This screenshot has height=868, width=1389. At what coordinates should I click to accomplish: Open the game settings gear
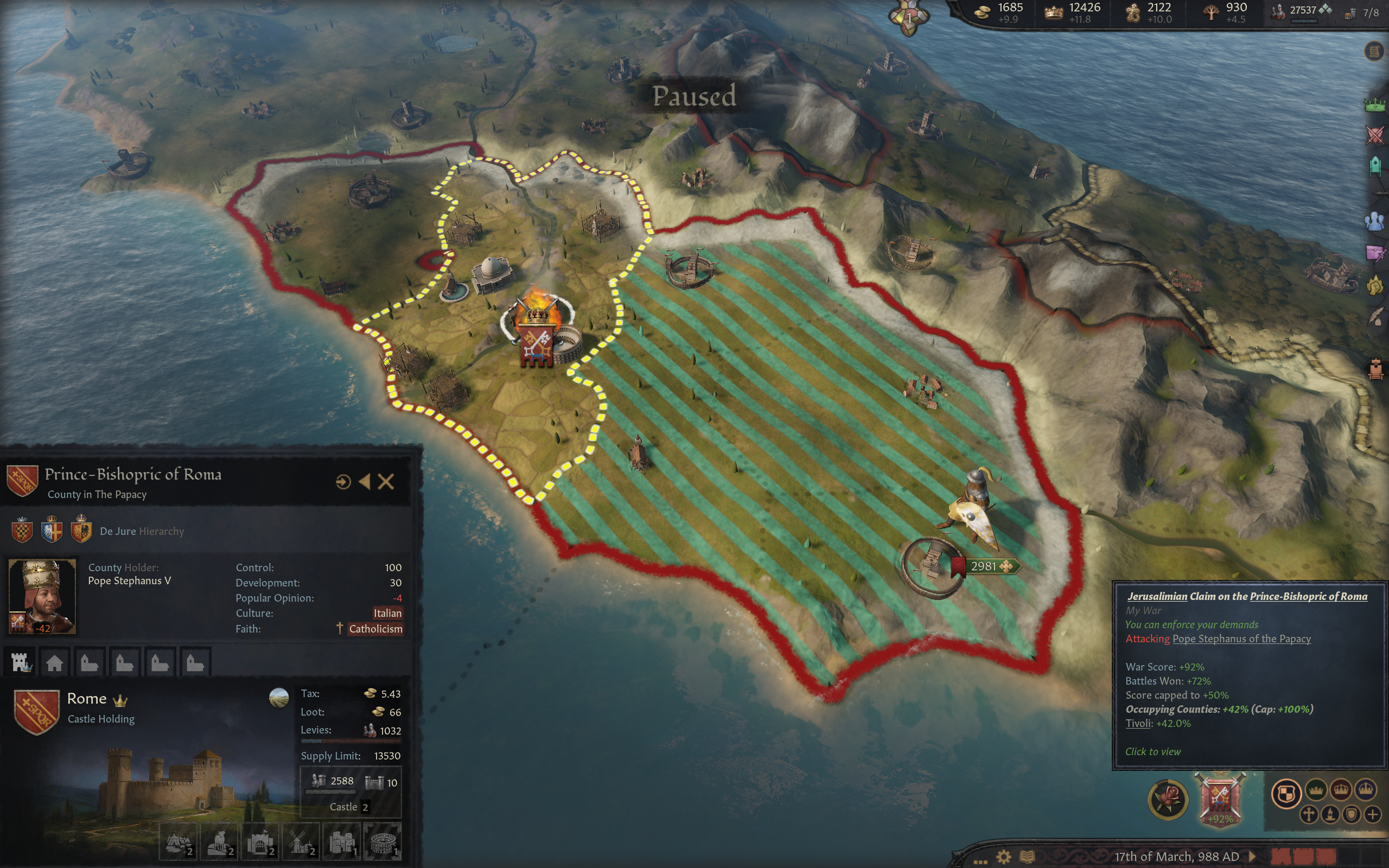[1003, 857]
